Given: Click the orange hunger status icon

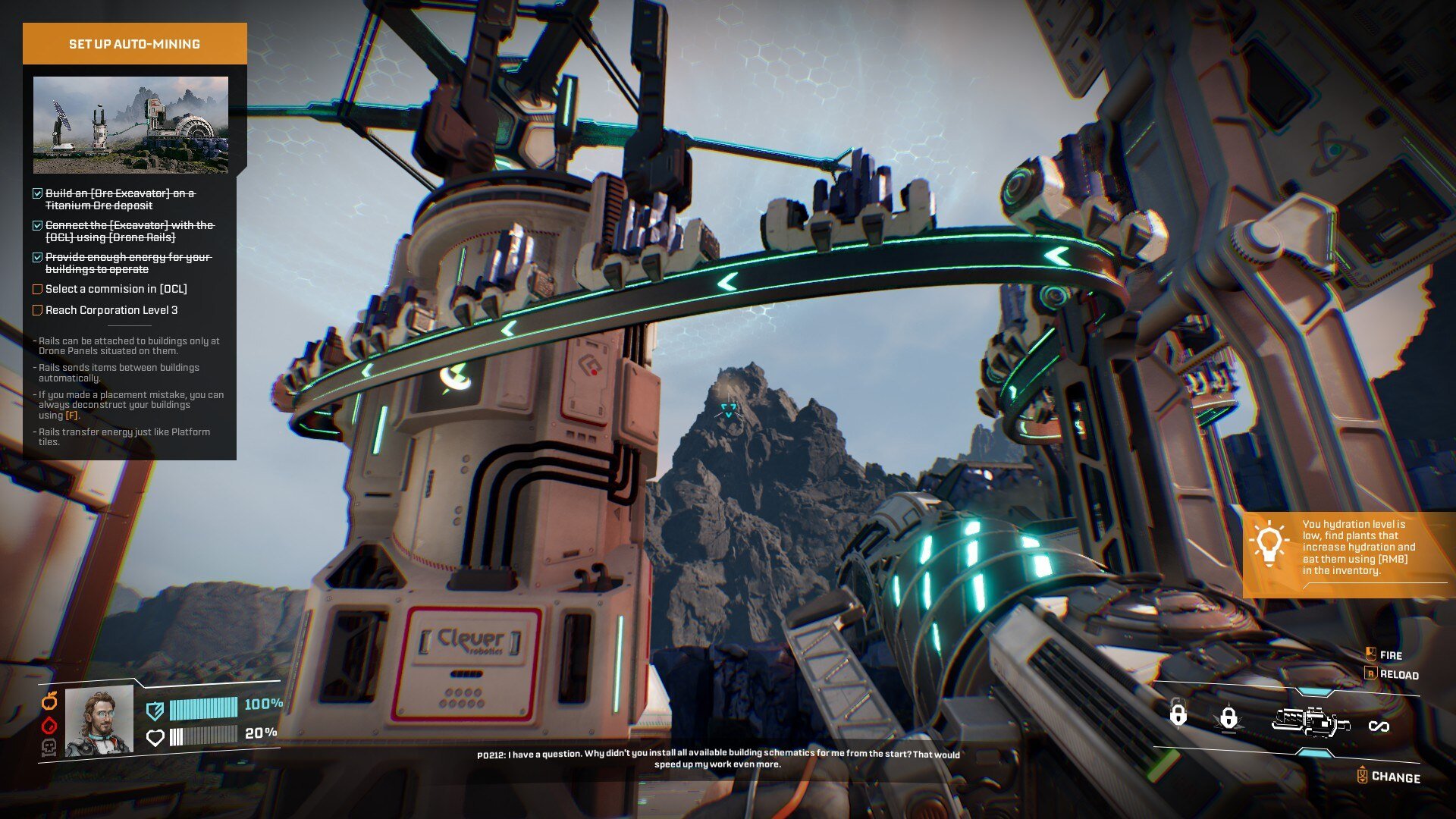Looking at the screenshot, I should pos(49,701).
